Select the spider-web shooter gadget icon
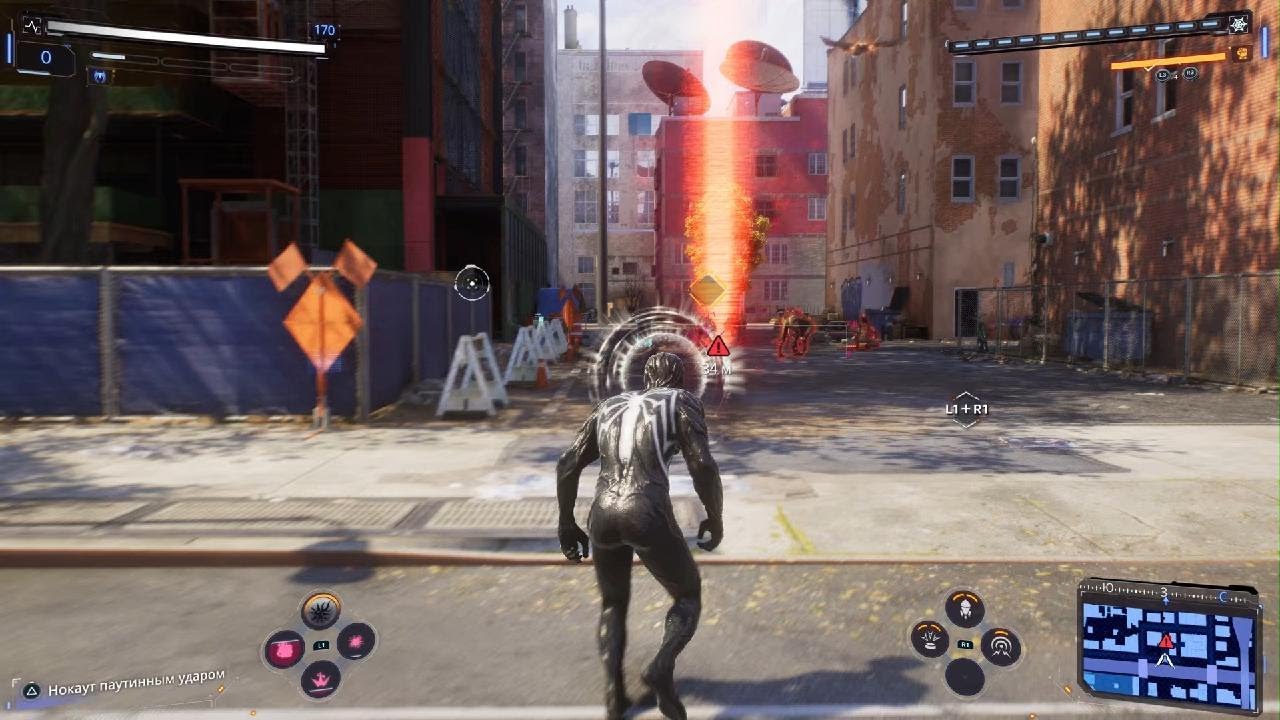This screenshot has width=1280, height=720. tap(1241, 24)
